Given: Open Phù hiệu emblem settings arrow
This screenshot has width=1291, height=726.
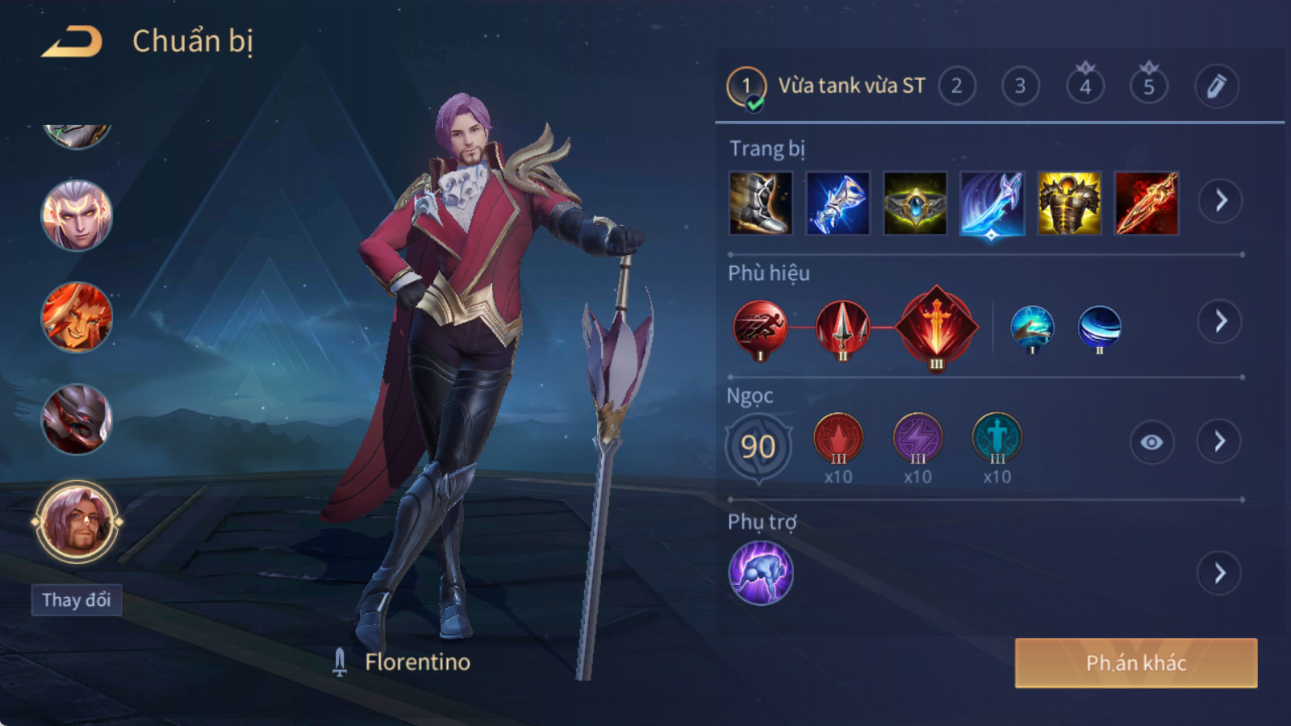Looking at the screenshot, I should (1219, 322).
